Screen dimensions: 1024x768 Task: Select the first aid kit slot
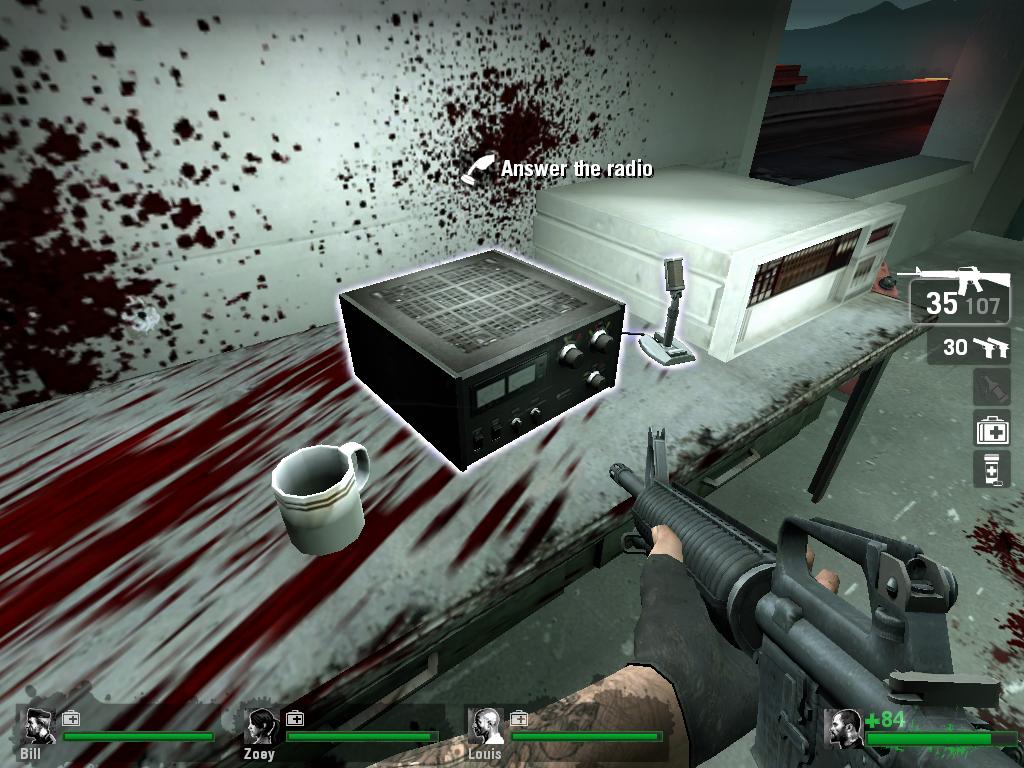(x=992, y=430)
